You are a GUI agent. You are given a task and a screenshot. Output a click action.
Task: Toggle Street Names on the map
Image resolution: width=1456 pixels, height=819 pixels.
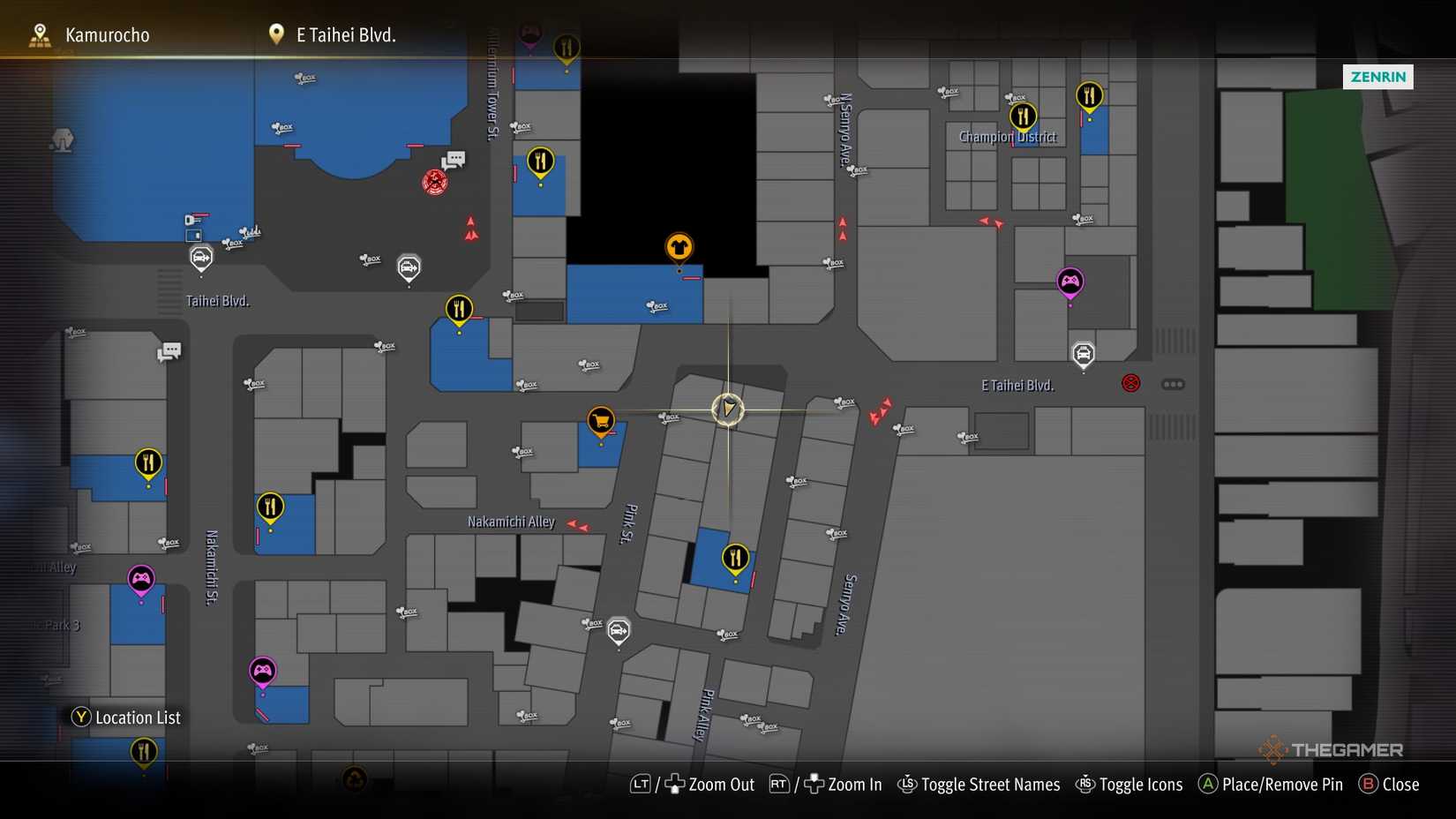point(990,784)
